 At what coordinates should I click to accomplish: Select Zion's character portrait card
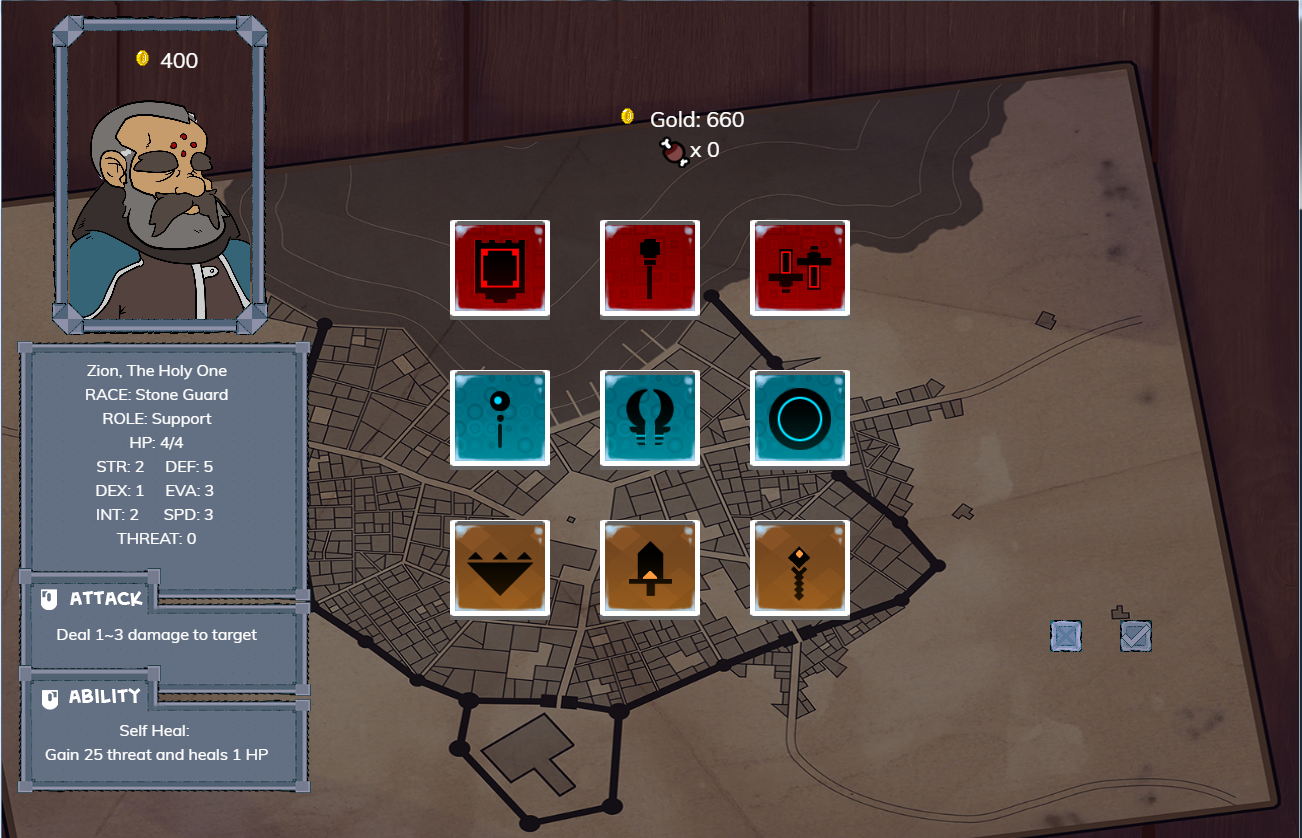click(x=160, y=175)
